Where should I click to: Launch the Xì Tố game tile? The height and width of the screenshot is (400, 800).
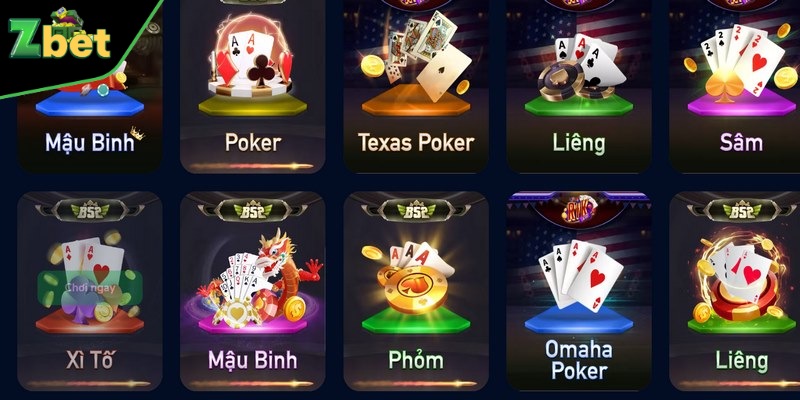[90, 290]
